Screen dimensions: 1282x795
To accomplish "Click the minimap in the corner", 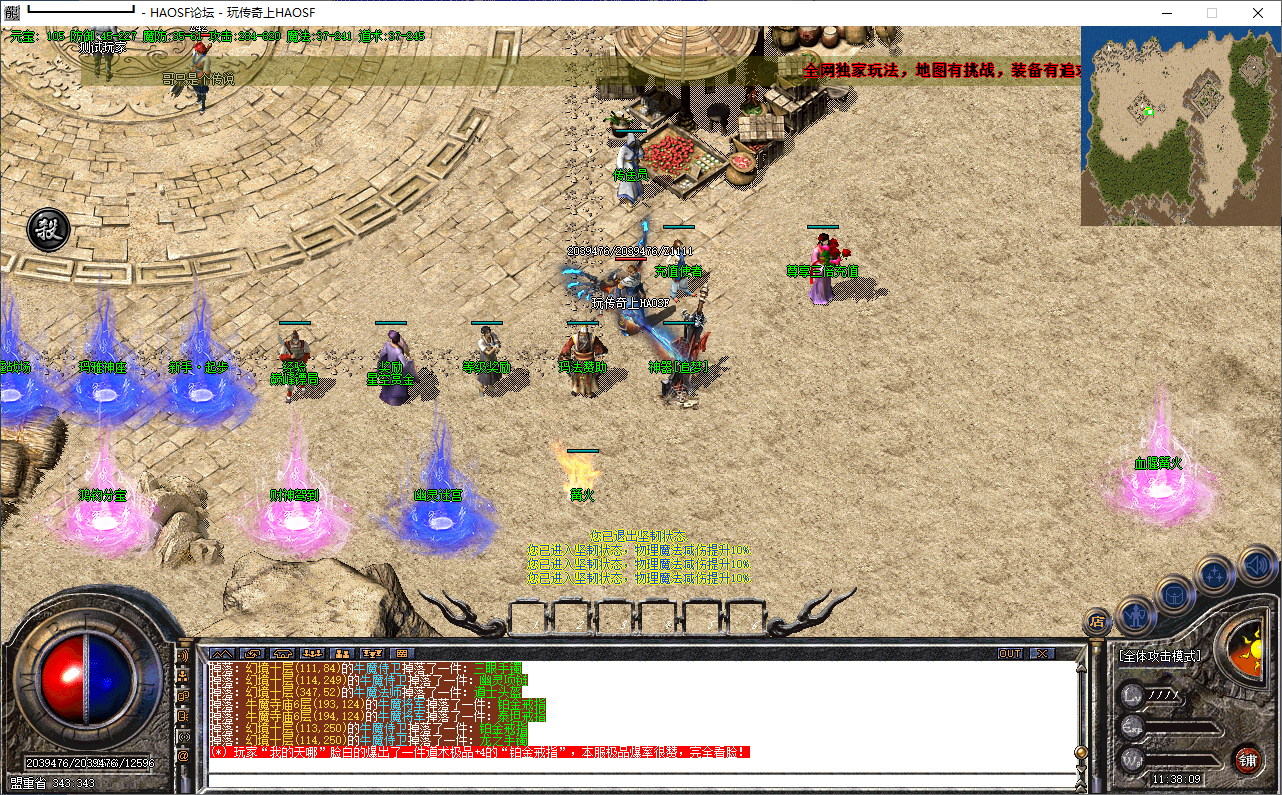I will click(x=1179, y=125).
